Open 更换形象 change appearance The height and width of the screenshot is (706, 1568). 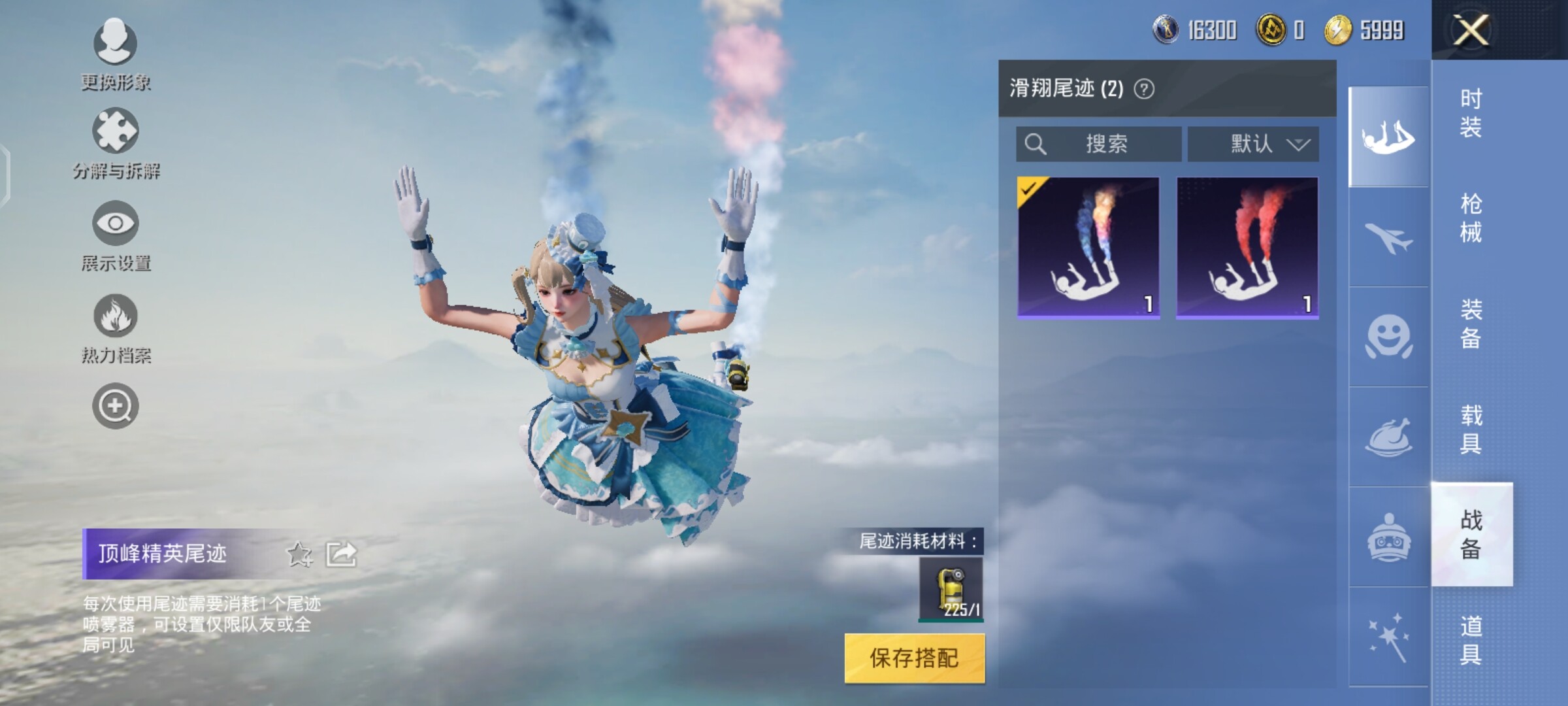[x=116, y=54]
